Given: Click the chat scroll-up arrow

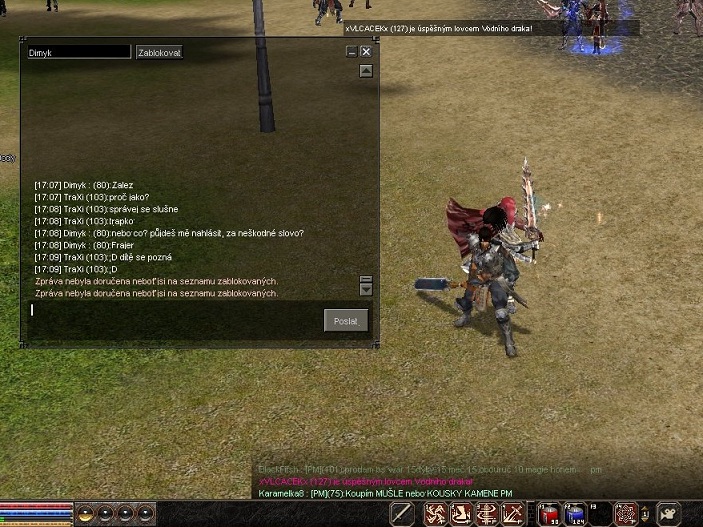Looking at the screenshot, I should (x=366, y=71).
